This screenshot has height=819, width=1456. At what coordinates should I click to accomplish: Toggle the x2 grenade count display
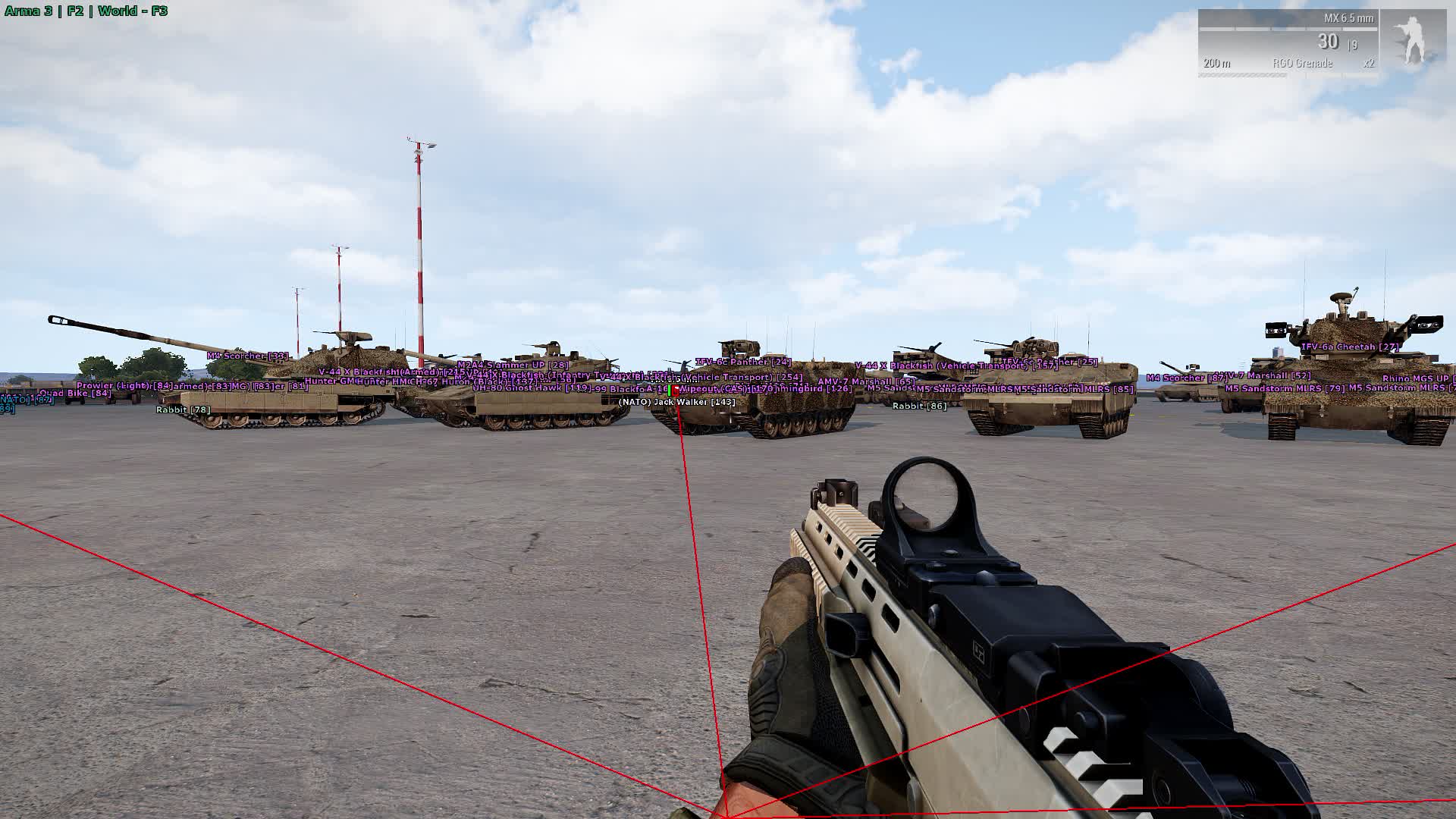pos(1370,64)
